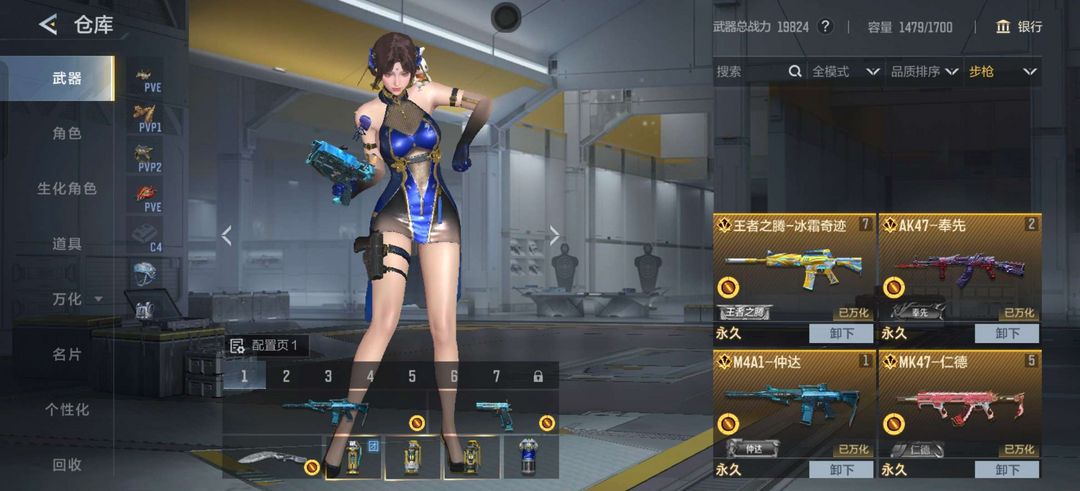Select the 道具 category
Screen dimensions: 1080x491
point(66,243)
